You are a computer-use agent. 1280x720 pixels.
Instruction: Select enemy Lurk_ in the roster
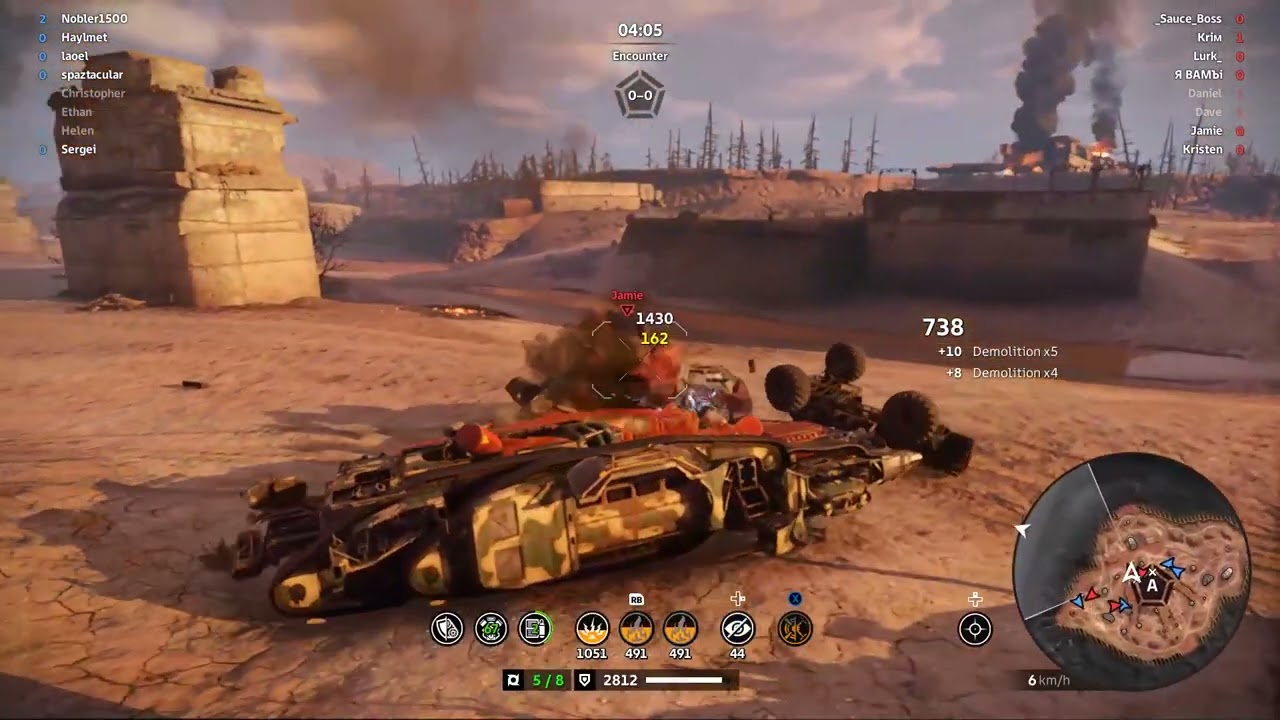(1207, 56)
